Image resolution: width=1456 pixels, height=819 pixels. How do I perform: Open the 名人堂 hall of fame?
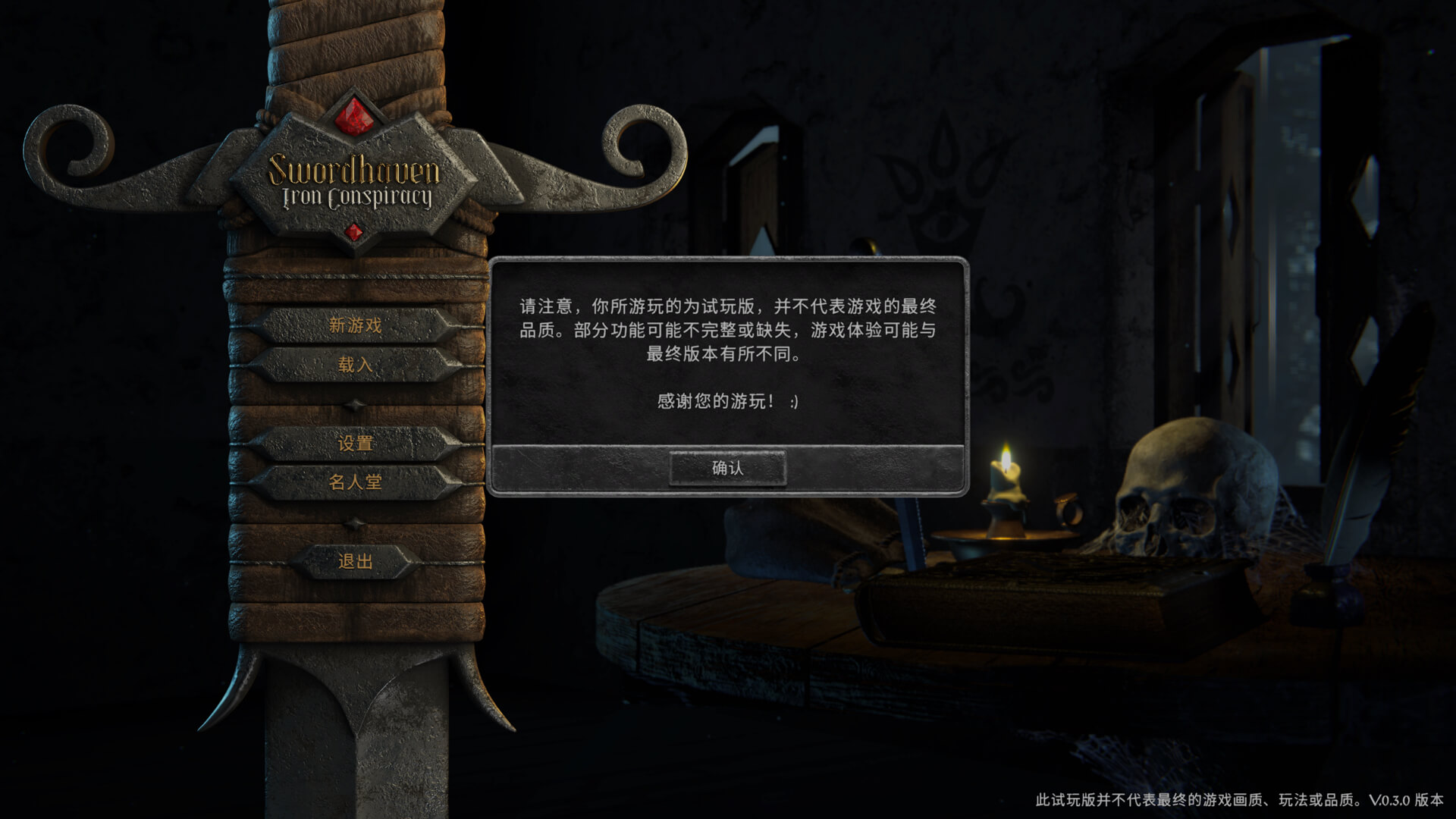click(x=356, y=482)
